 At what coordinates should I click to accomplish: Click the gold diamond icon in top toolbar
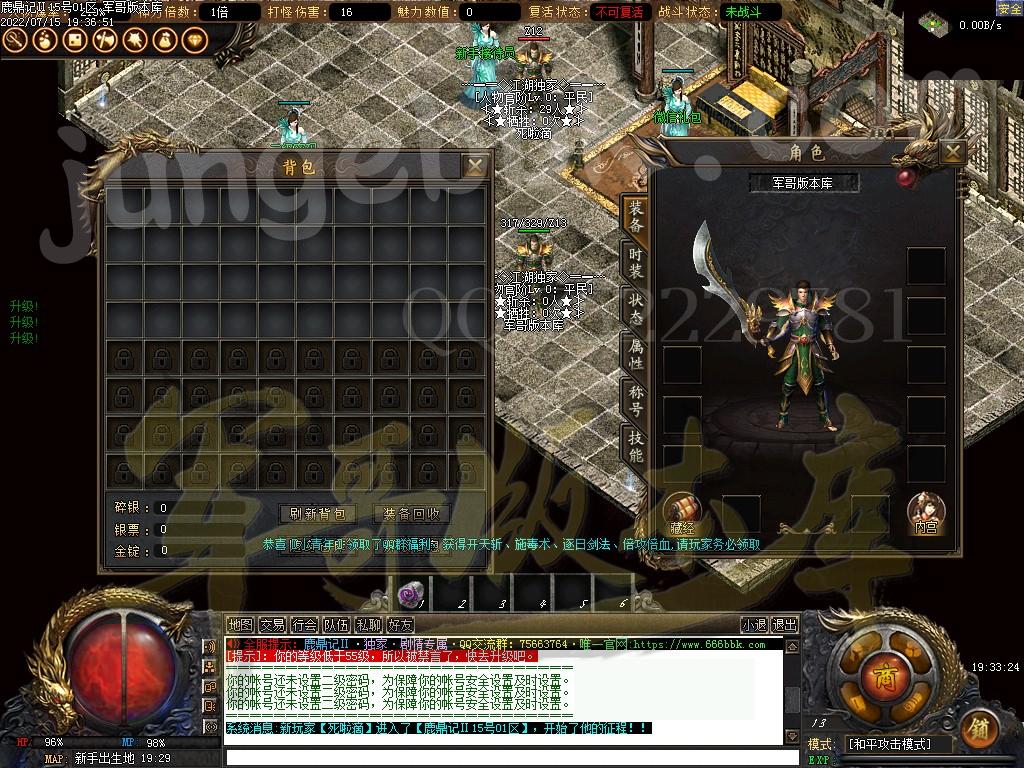193,40
